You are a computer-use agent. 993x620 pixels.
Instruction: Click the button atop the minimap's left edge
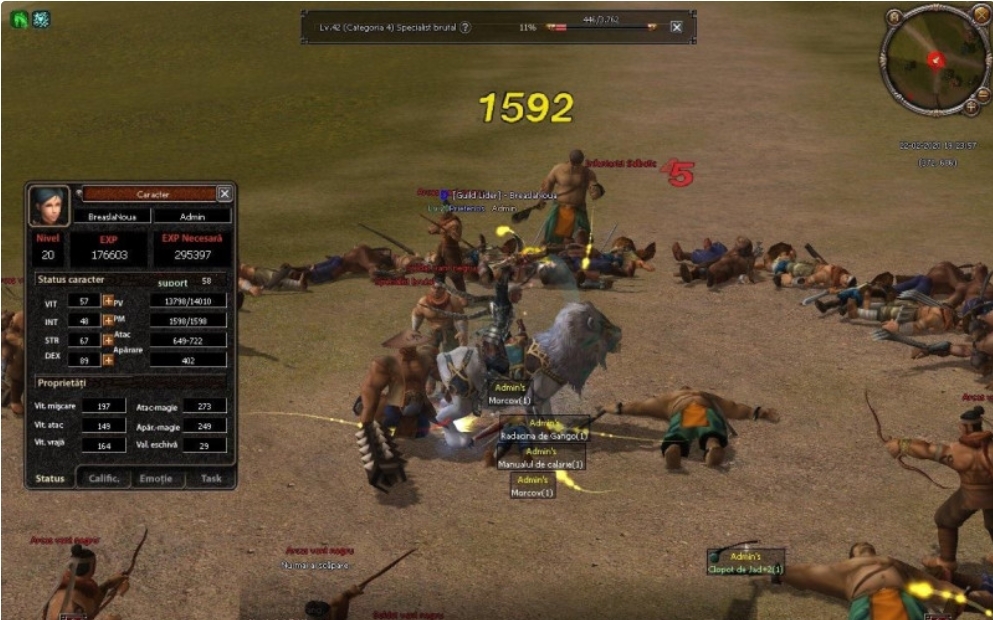click(x=894, y=17)
